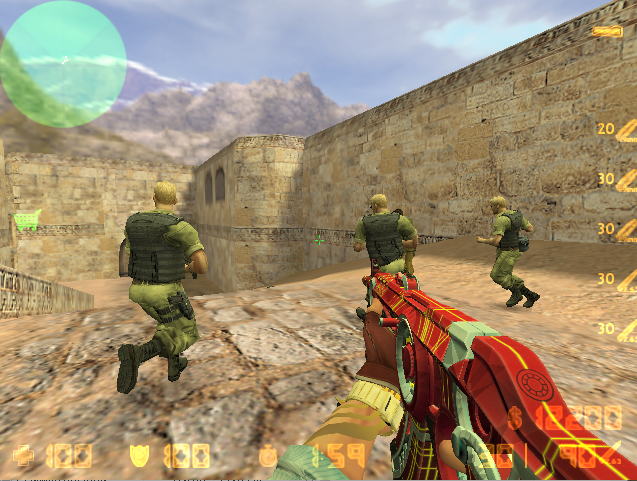Click the yellow weapon pickup icon
Screen dimensions: 637x481
click(606, 31)
